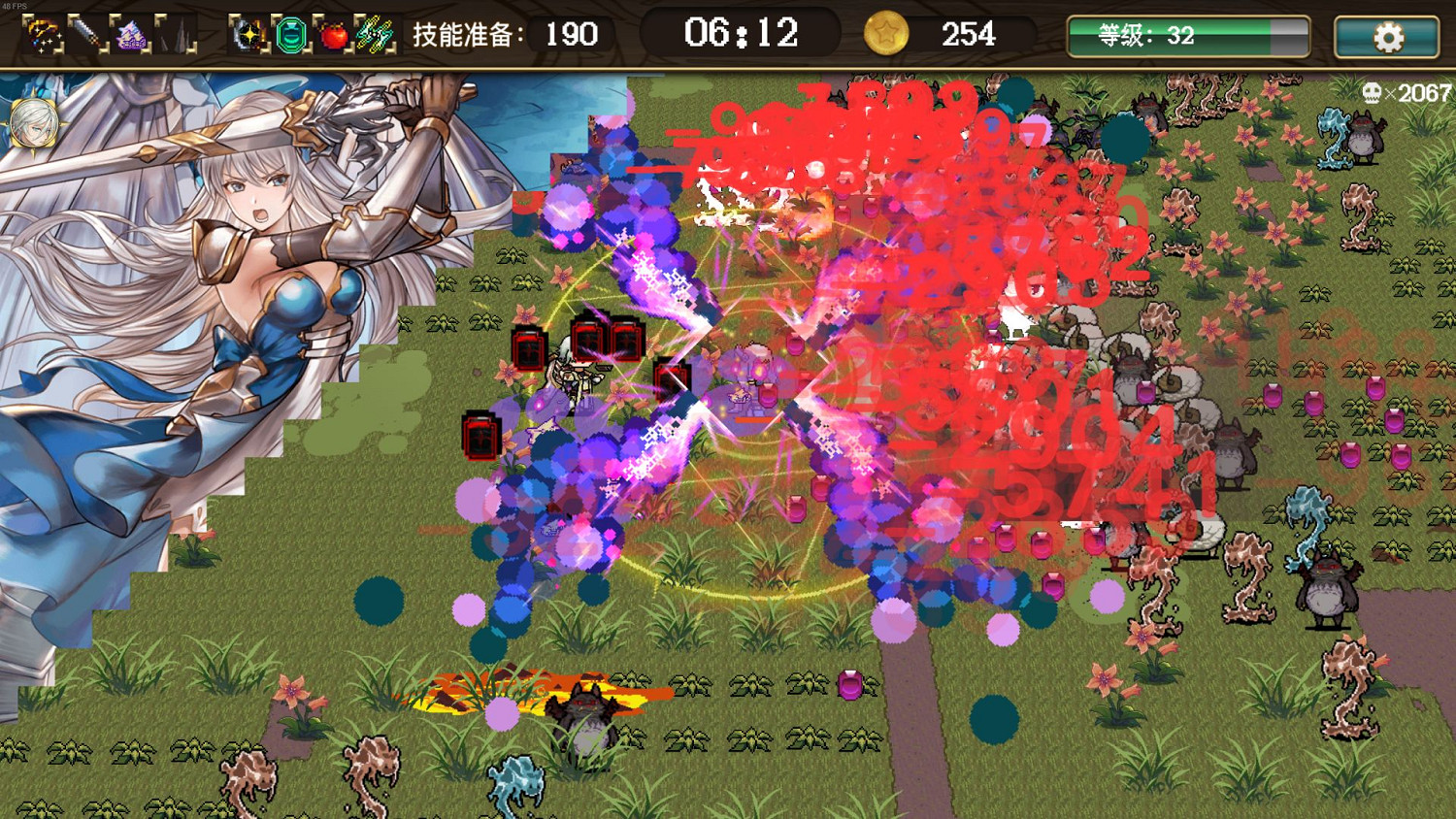Click the black star orb item icon

pos(248,35)
